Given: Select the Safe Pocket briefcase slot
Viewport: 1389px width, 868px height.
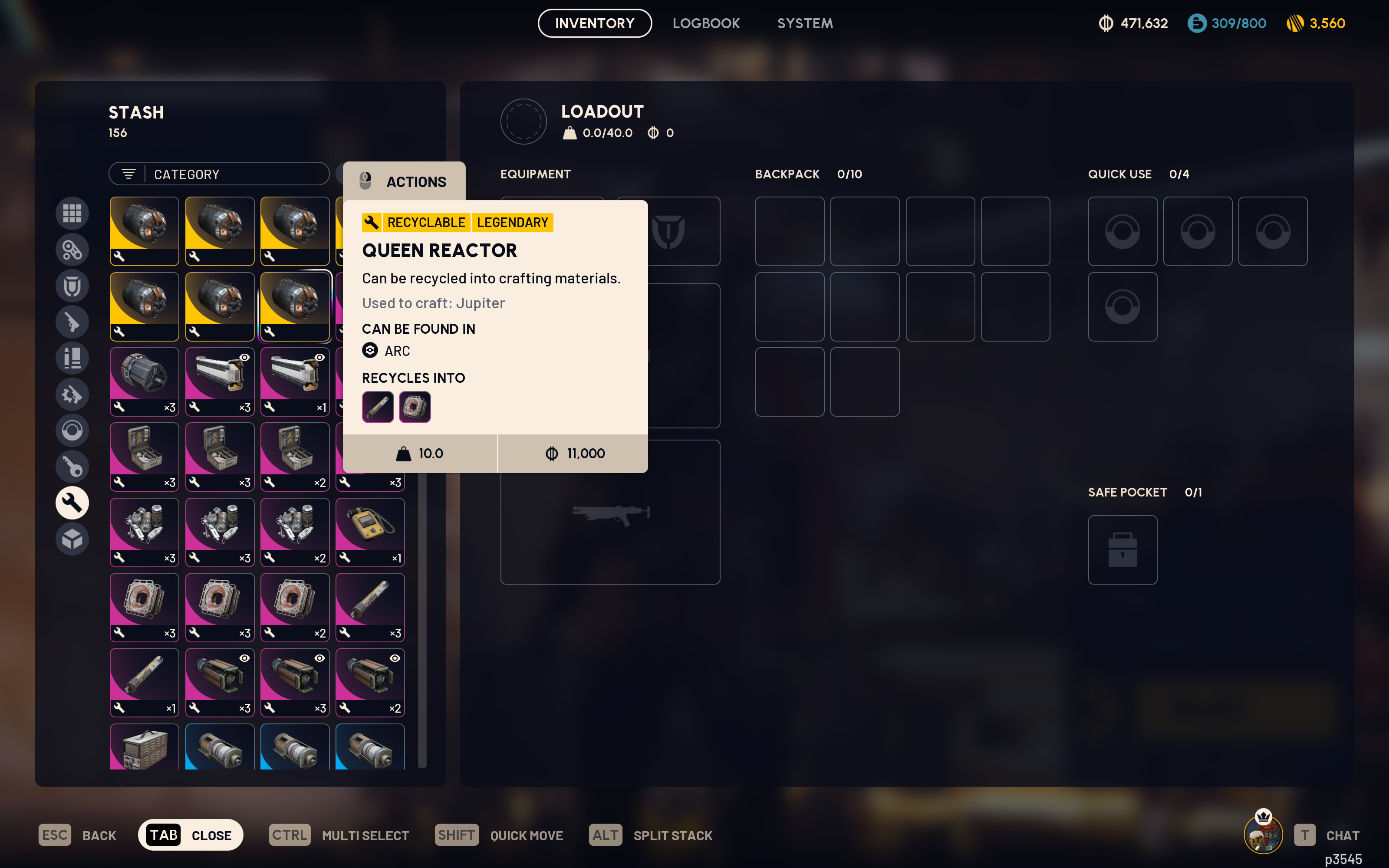Looking at the screenshot, I should [1122, 549].
